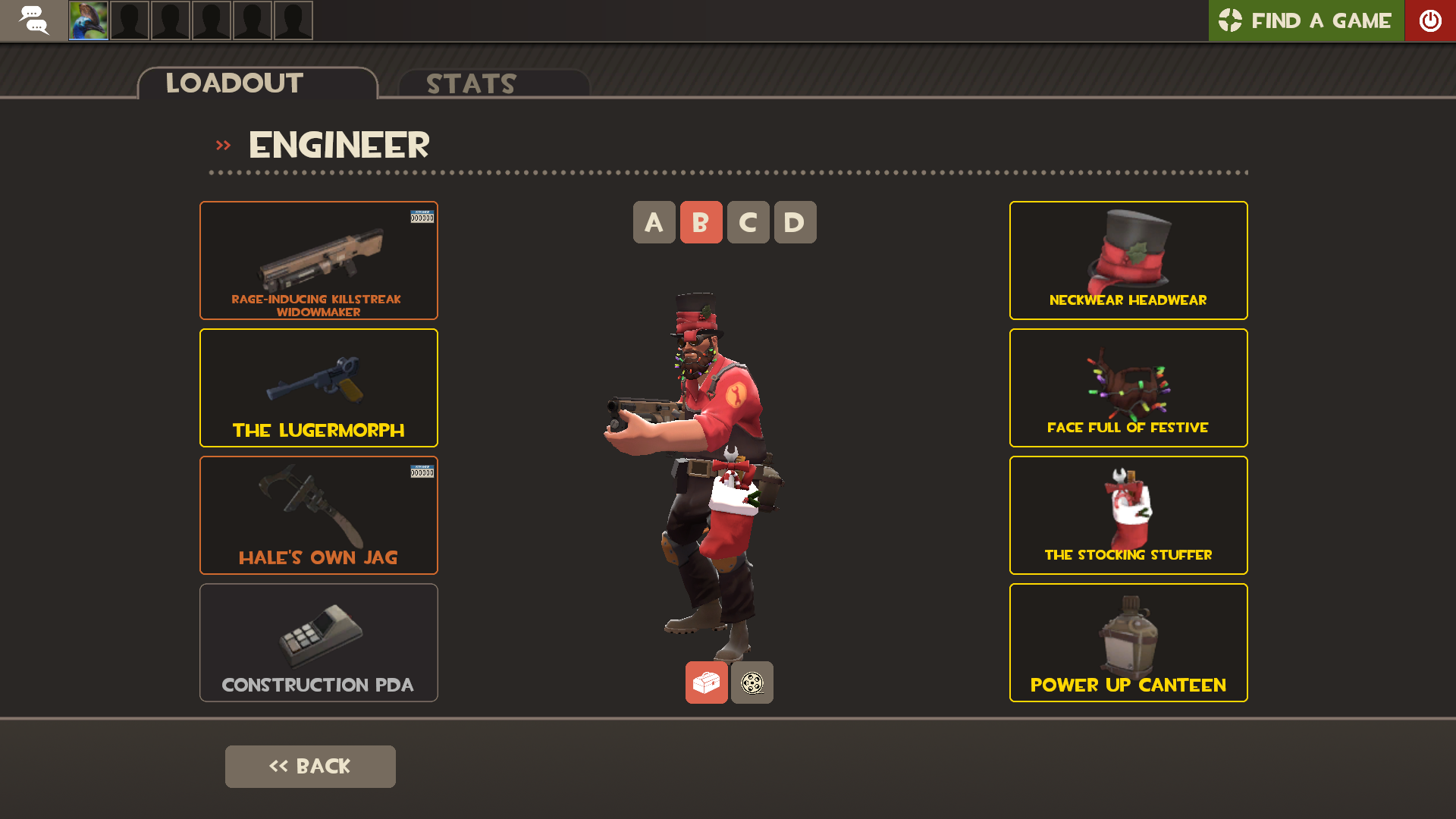Select the Loadout tab
The height and width of the screenshot is (819, 1456).
257,83
